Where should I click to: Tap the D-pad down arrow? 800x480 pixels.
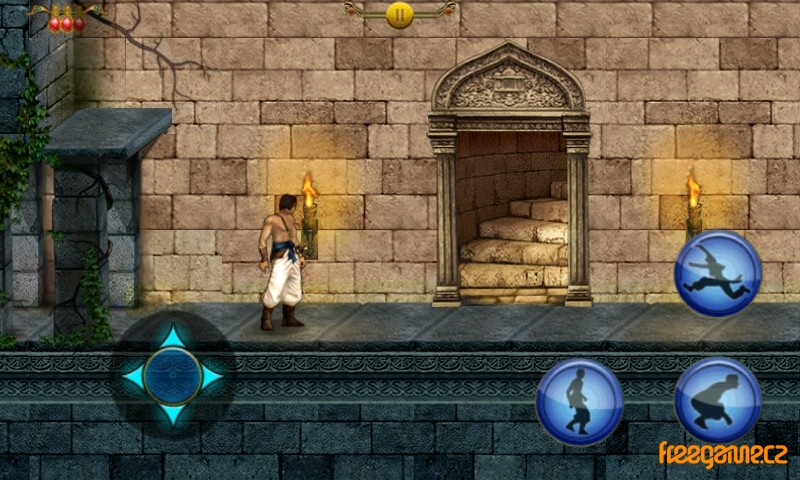(173, 414)
